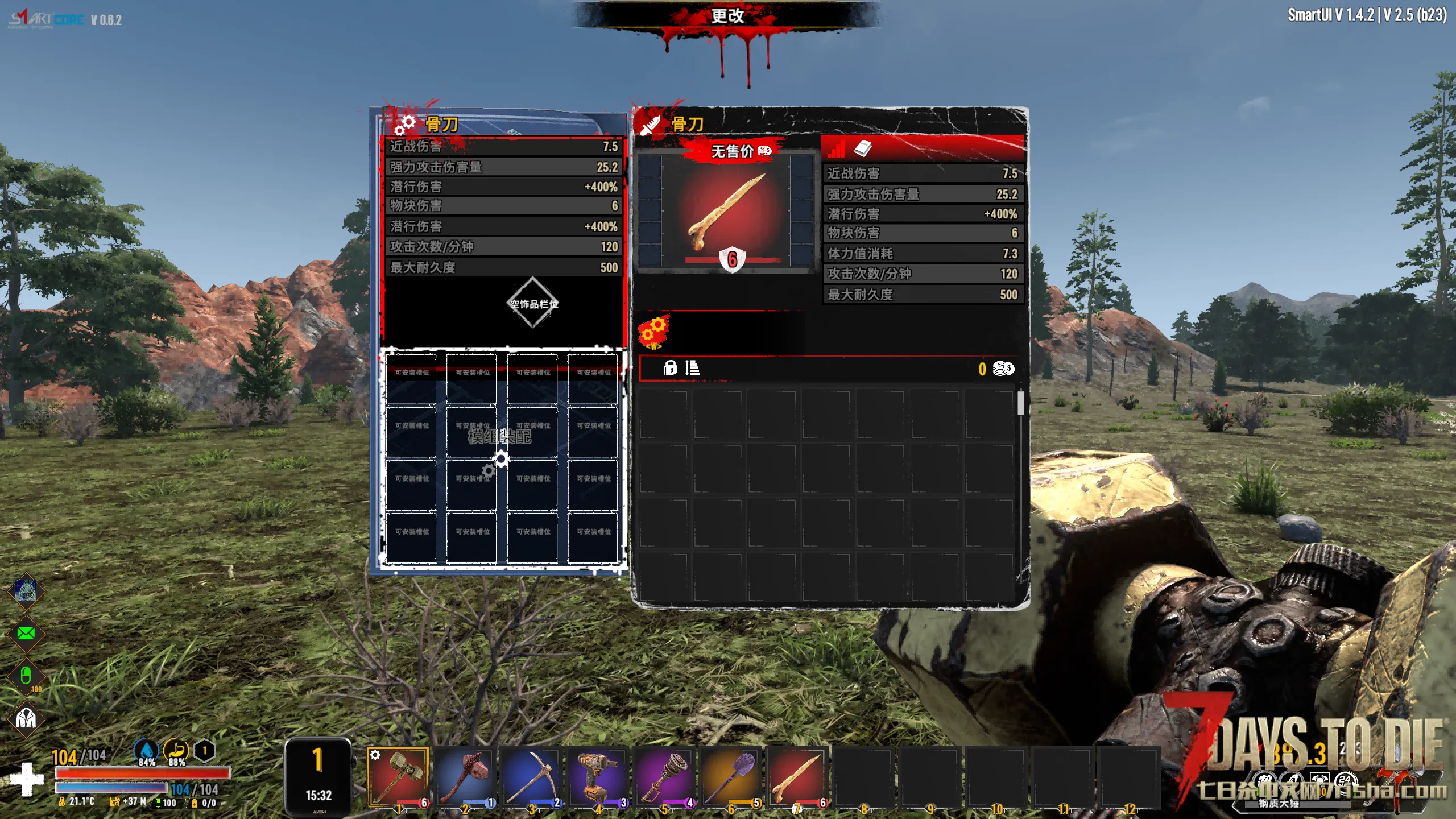
Task: Click the player avatar portrait icon
Action: click(26, 590)
